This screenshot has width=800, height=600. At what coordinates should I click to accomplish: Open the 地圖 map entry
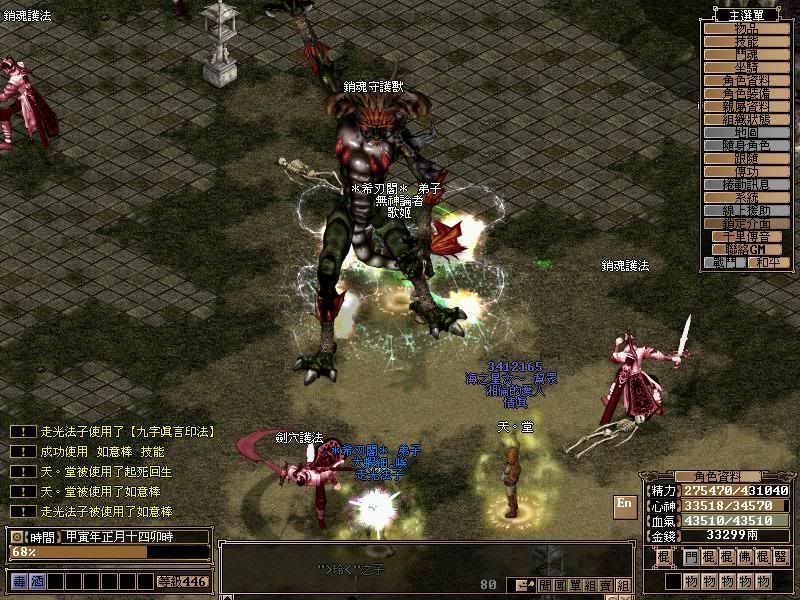pyautogui.click(x=747, y=133)
